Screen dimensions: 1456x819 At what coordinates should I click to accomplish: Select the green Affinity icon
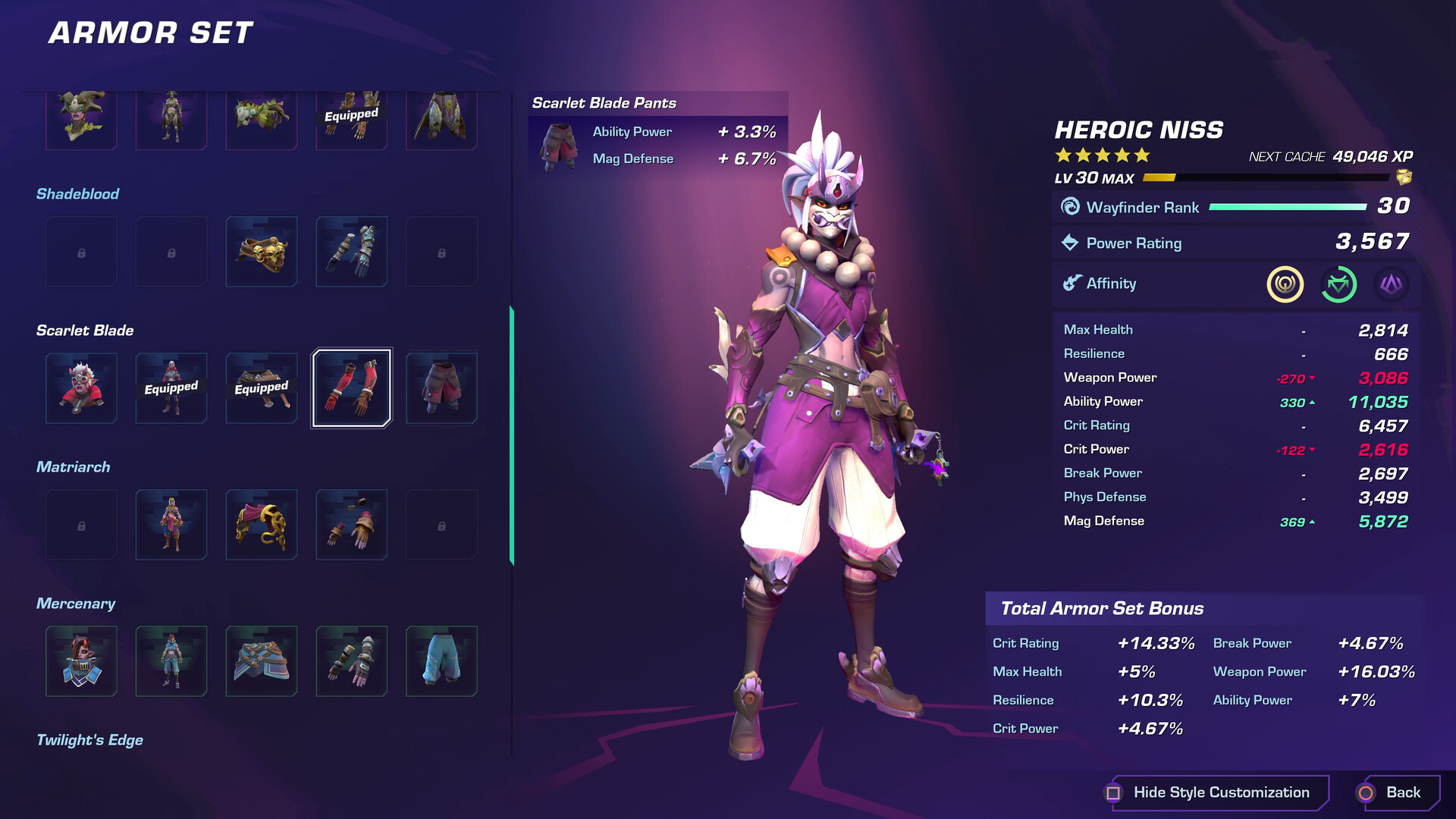click(x=1341, y=284)
